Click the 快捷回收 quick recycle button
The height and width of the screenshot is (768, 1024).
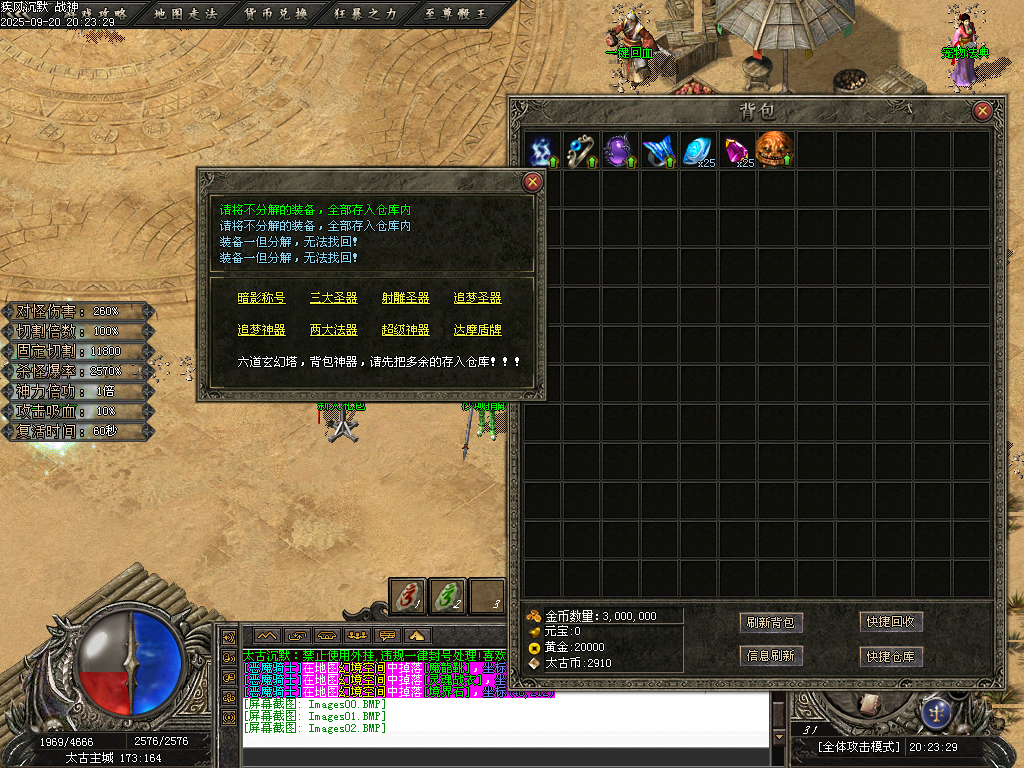pos(891,622)
